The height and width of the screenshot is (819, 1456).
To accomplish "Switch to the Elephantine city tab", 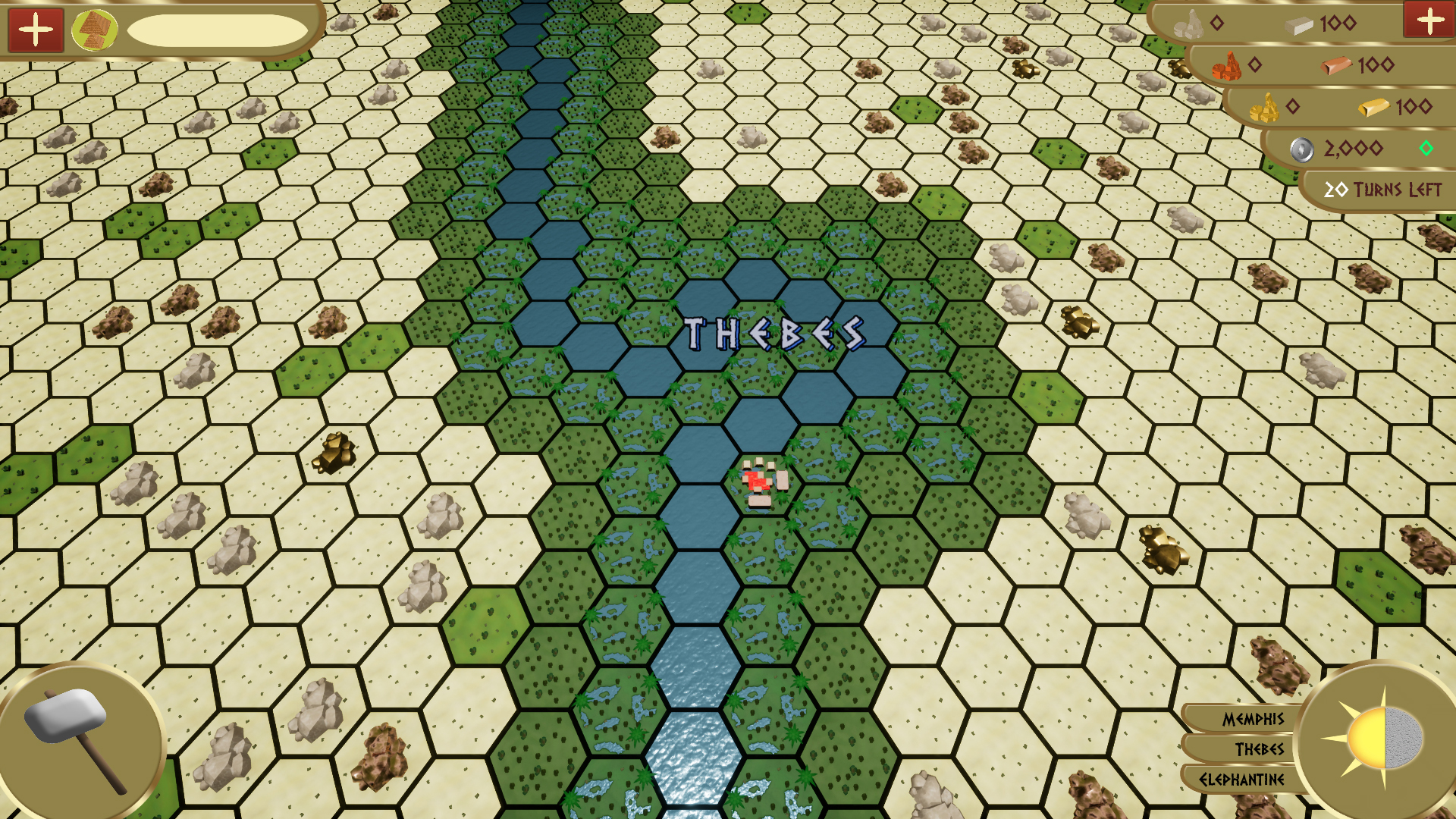I will pos(1244,780).
